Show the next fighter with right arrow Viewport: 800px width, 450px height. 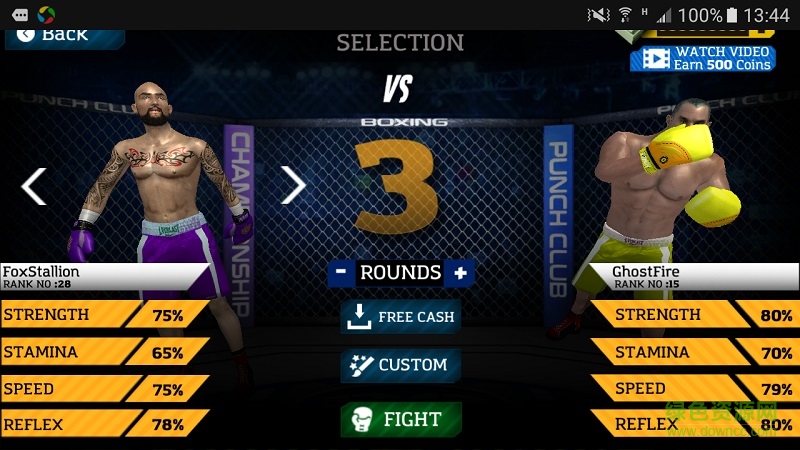pyautogui.click(x=293, y=184)
